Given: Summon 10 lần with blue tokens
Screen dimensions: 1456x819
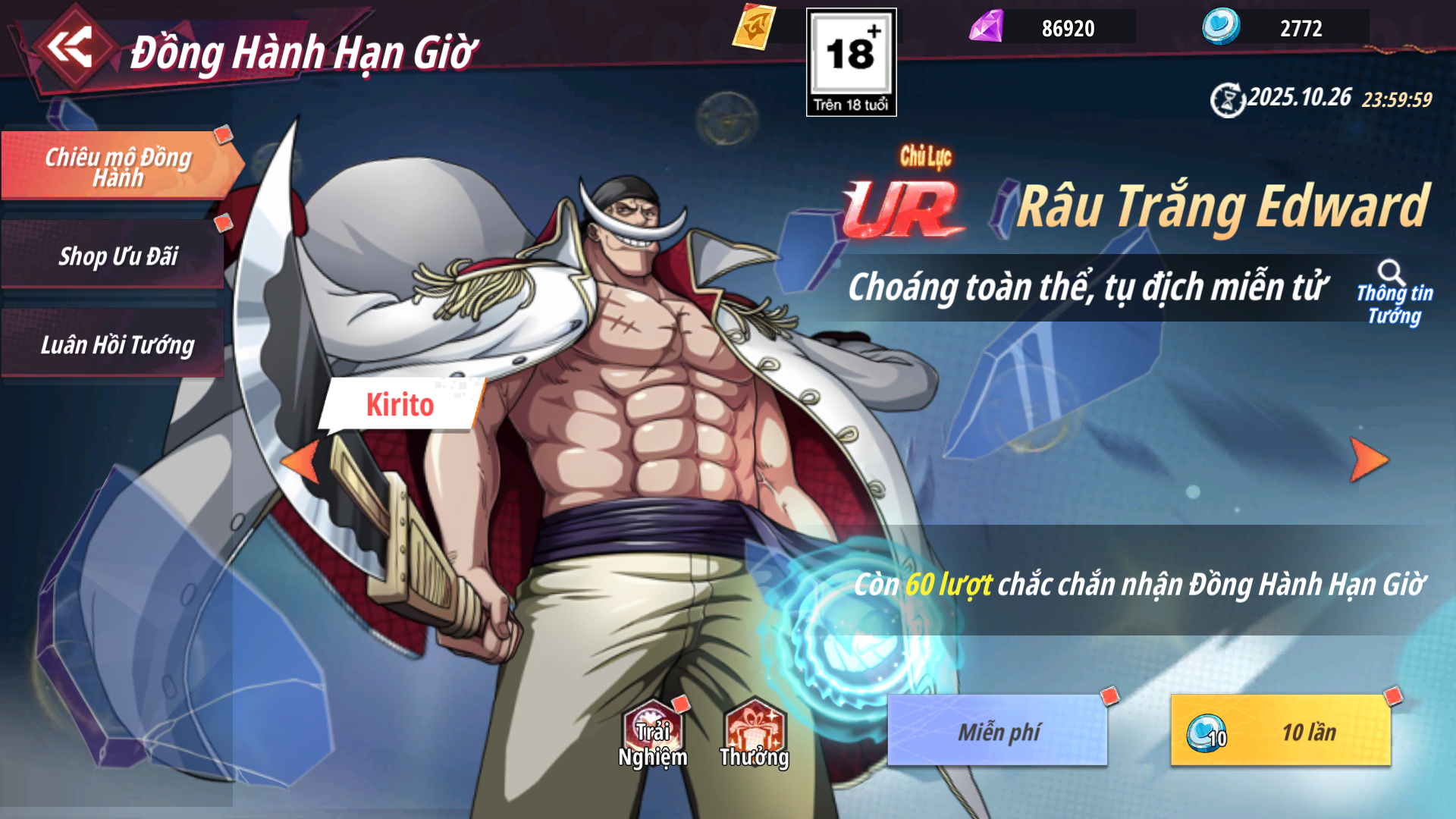Looking at the screenshot, I should [1281, 731].
